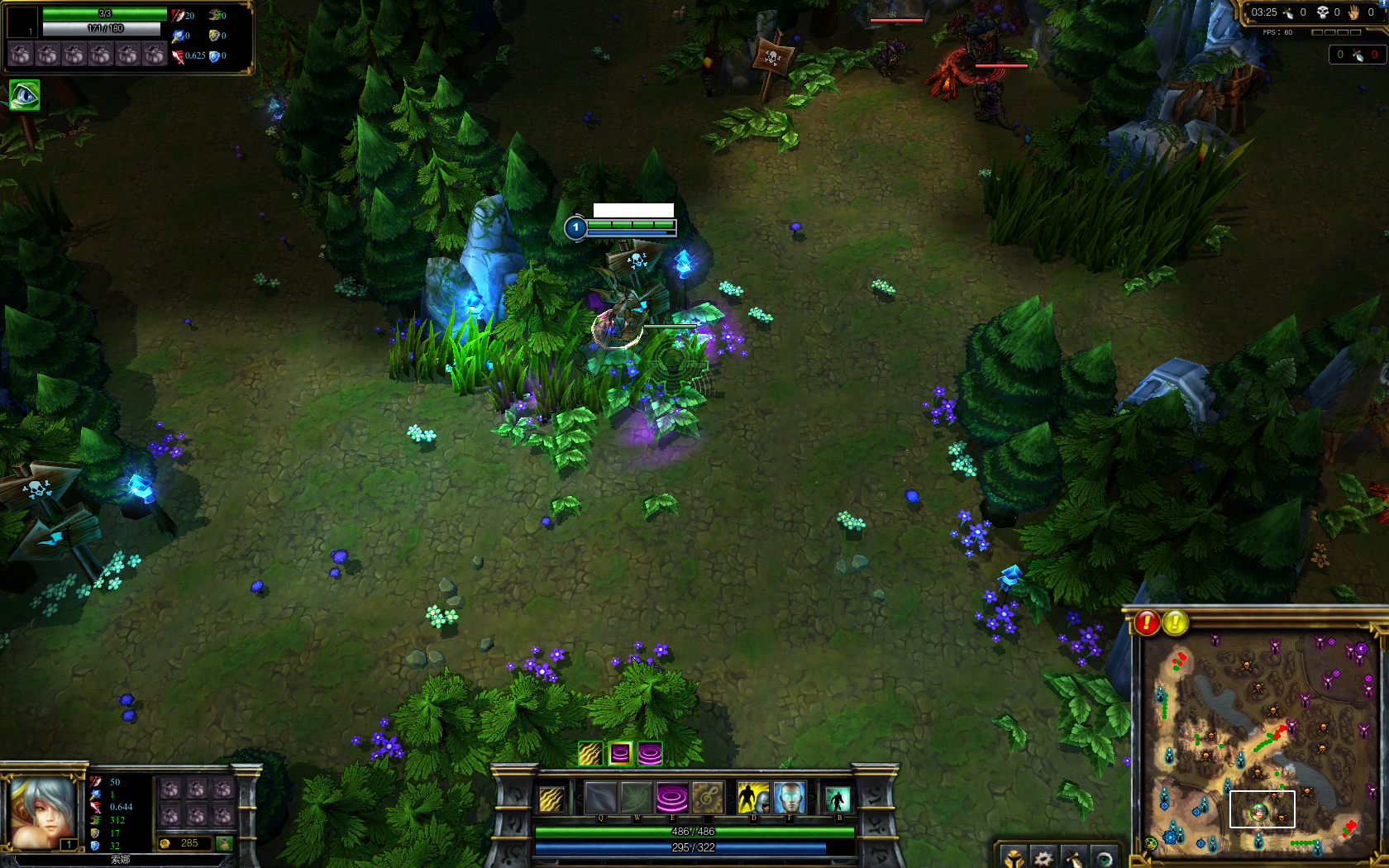This screenshot has width=1389, height=868.
Task: Activate the yellow caution ping button
Action: pos(1176,622)
